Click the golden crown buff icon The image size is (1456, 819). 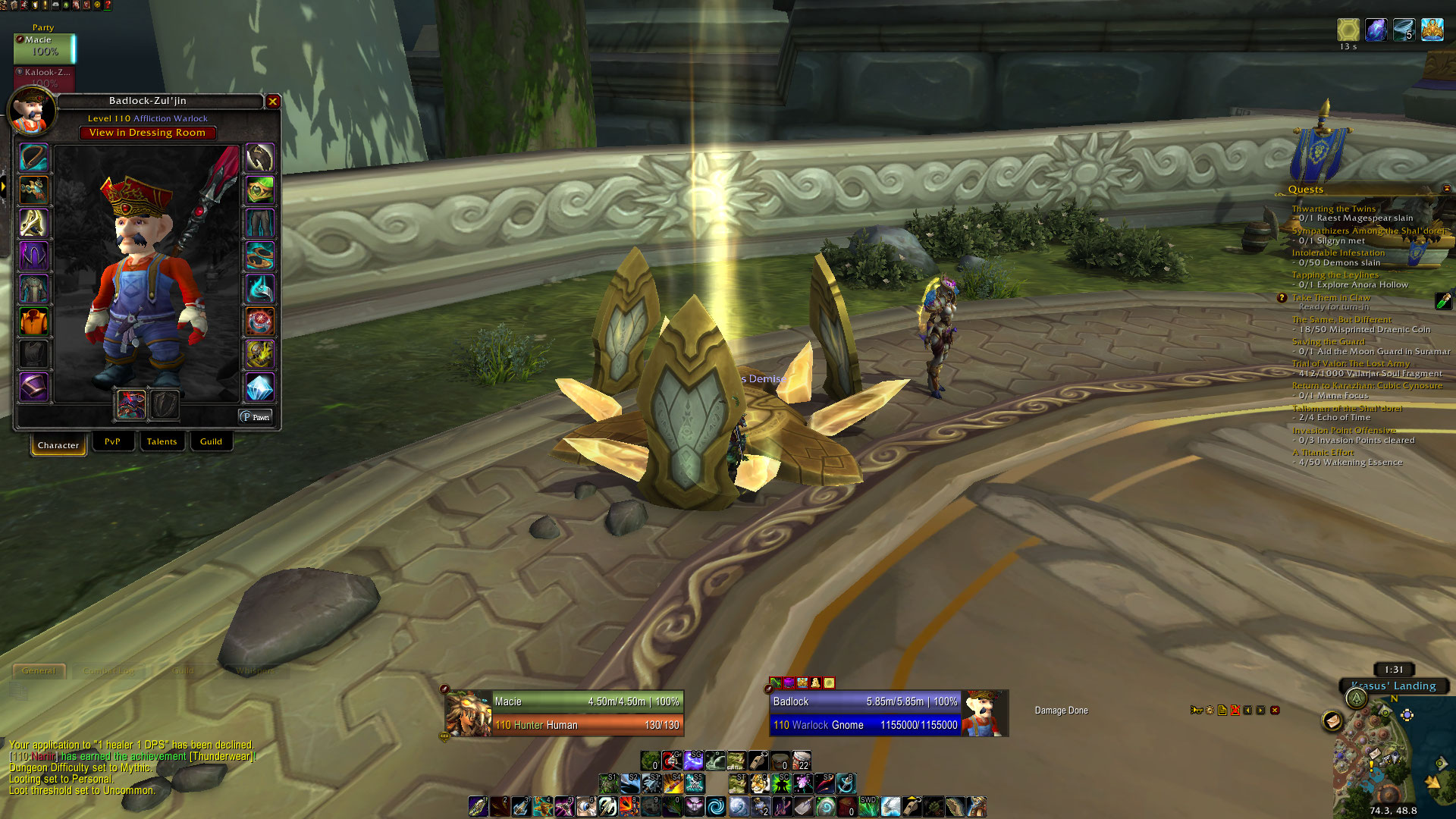1432,30
